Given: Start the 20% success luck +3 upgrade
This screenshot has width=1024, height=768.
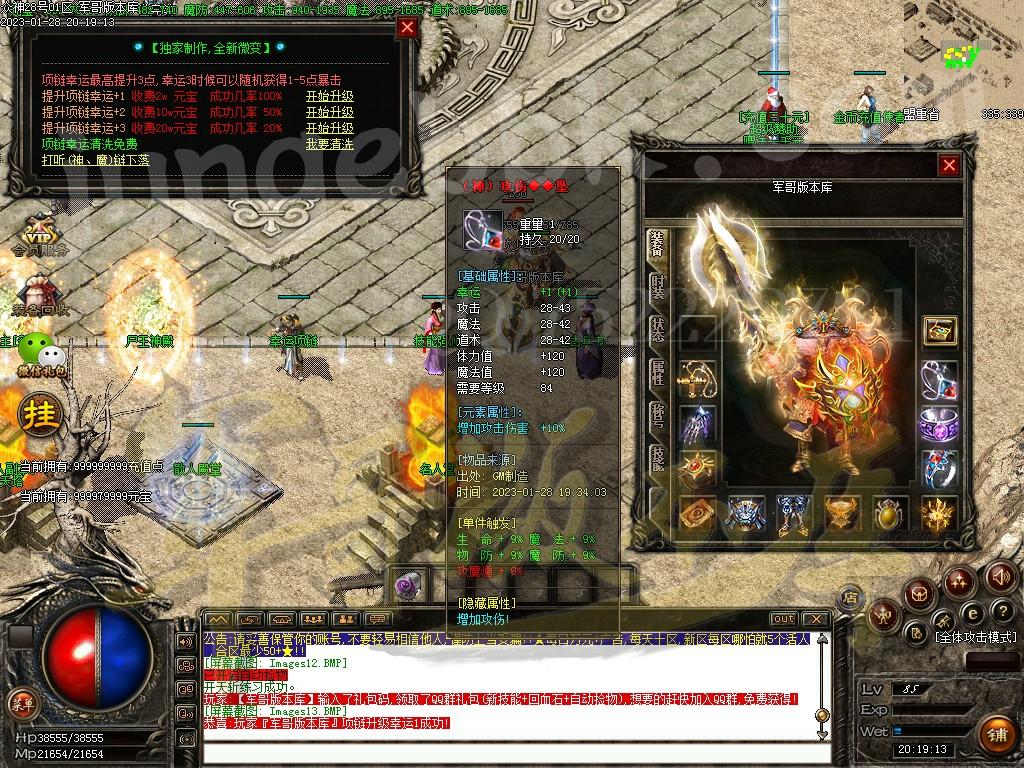Looking at the screenshot, I should click(x=329, y=128).
